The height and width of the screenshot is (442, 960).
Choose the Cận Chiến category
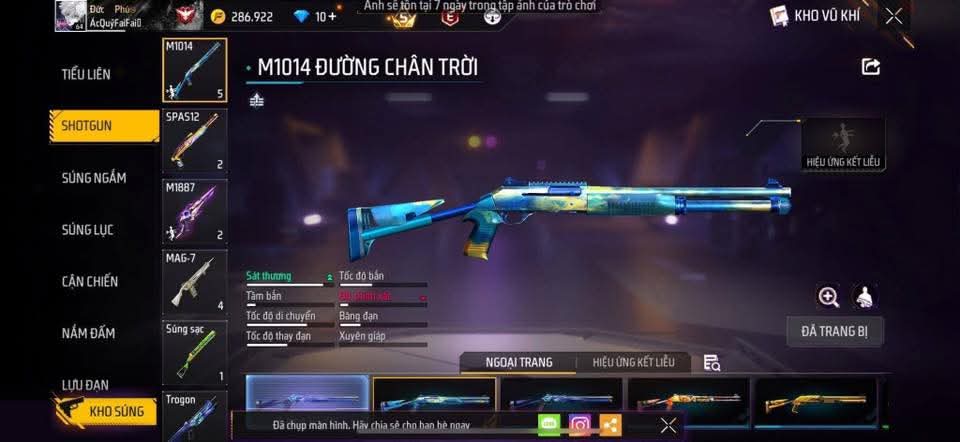pyautogui.click(x=90, y=282)
